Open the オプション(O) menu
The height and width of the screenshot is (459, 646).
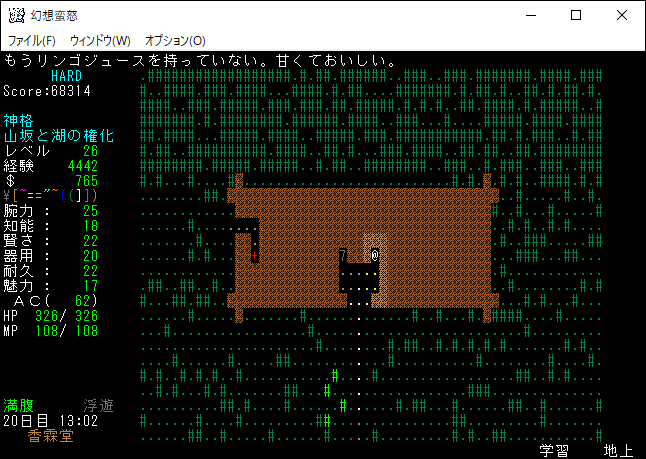[175, 40]
